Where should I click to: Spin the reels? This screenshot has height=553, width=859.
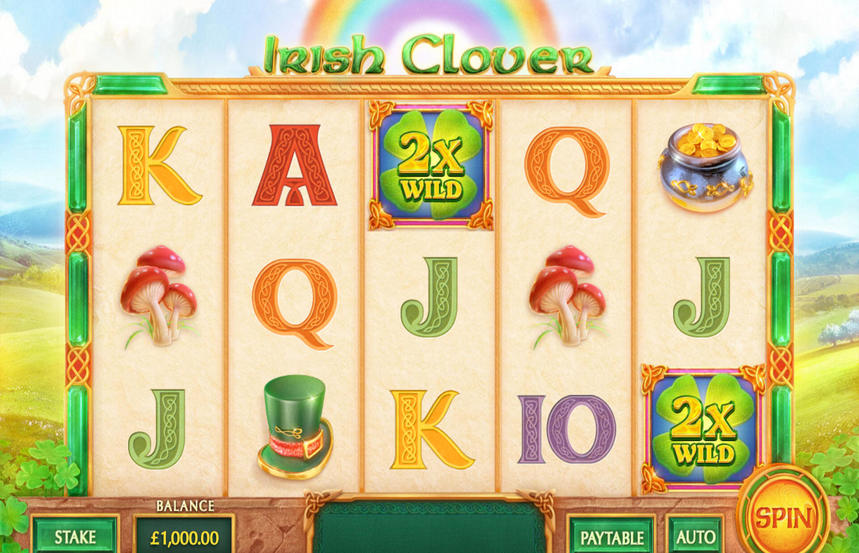click(x=782, y=517)
